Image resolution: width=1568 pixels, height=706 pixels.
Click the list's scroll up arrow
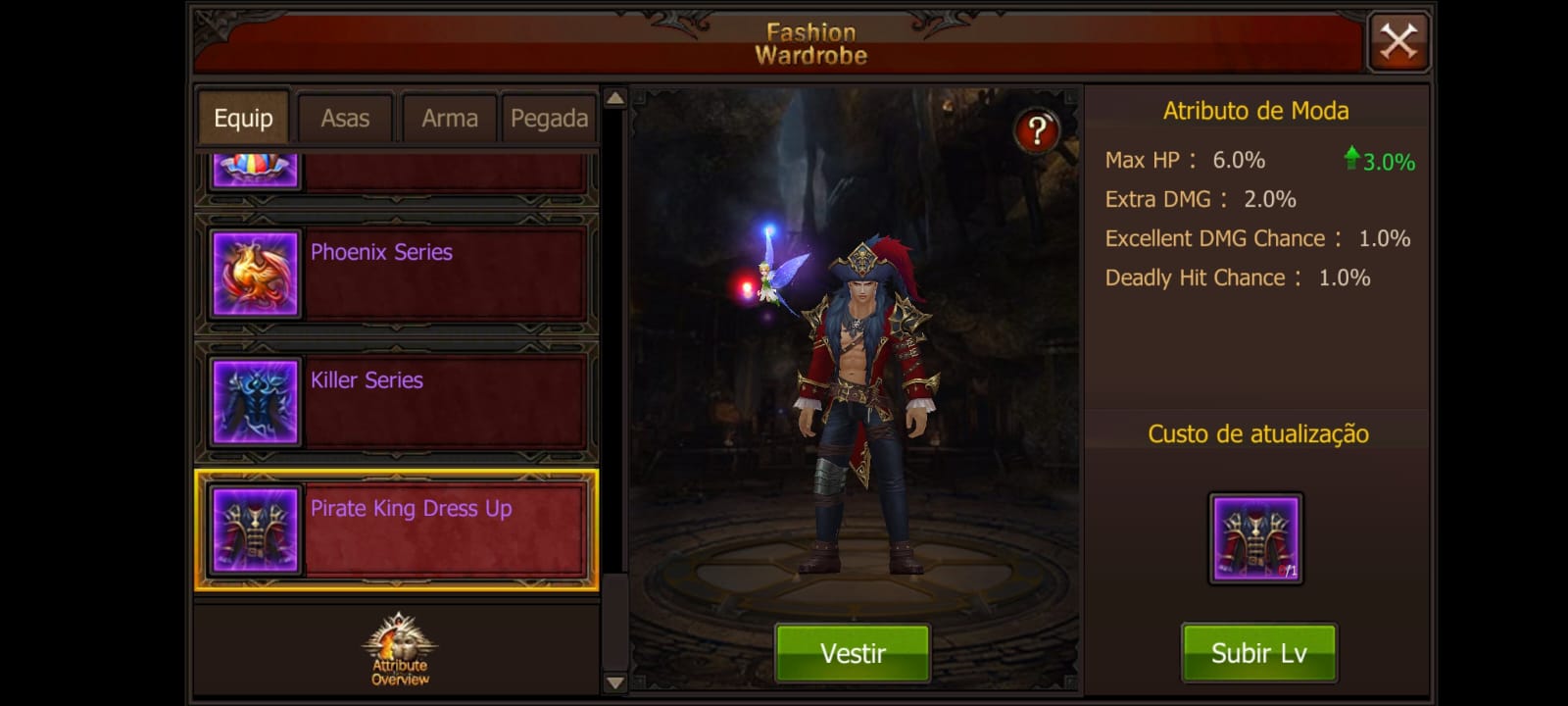(614, 98)
